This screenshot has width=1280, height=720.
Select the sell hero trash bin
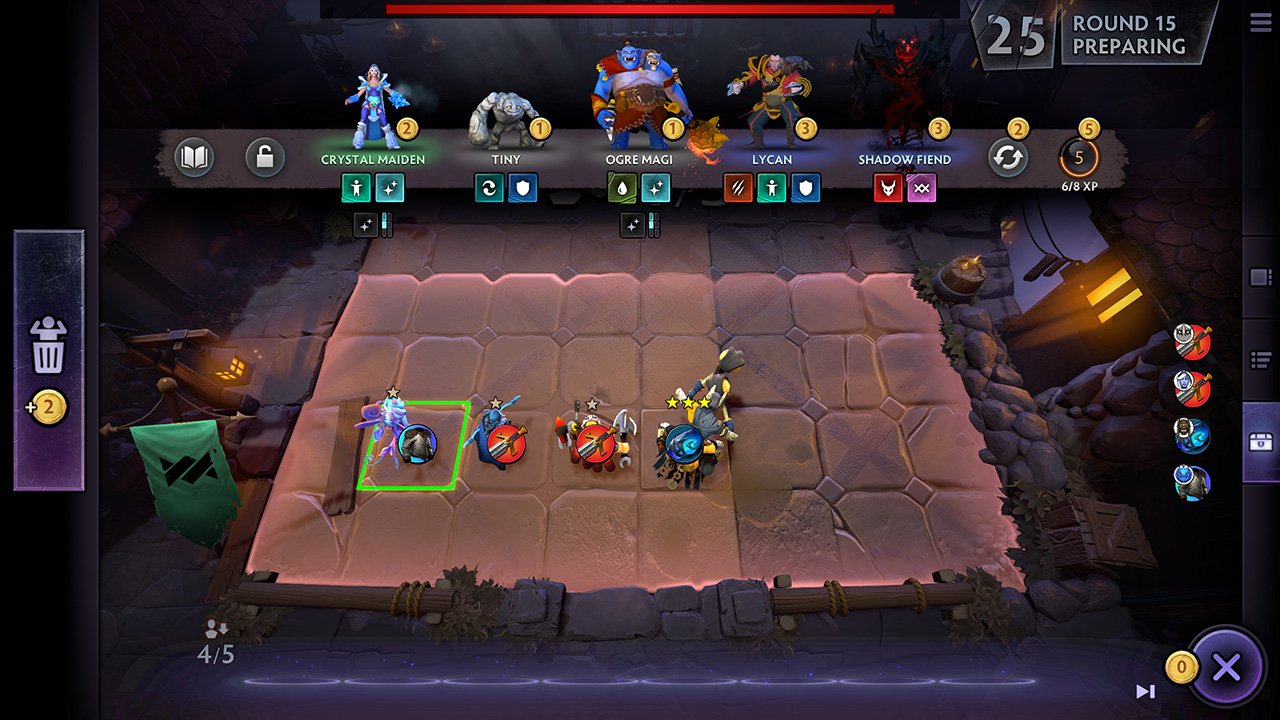click(x=47, y=345)
